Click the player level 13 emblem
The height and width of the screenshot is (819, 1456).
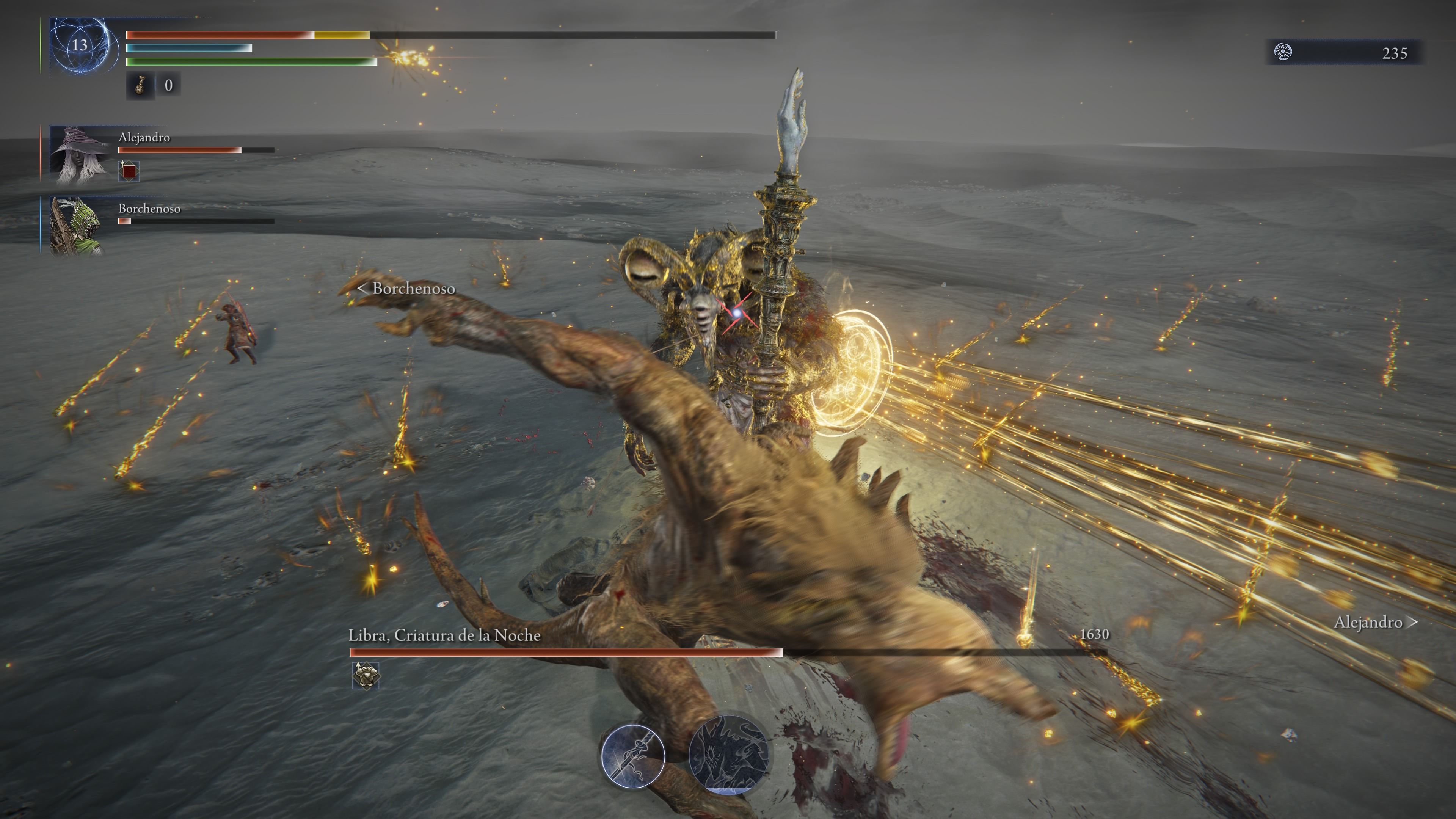80,45
